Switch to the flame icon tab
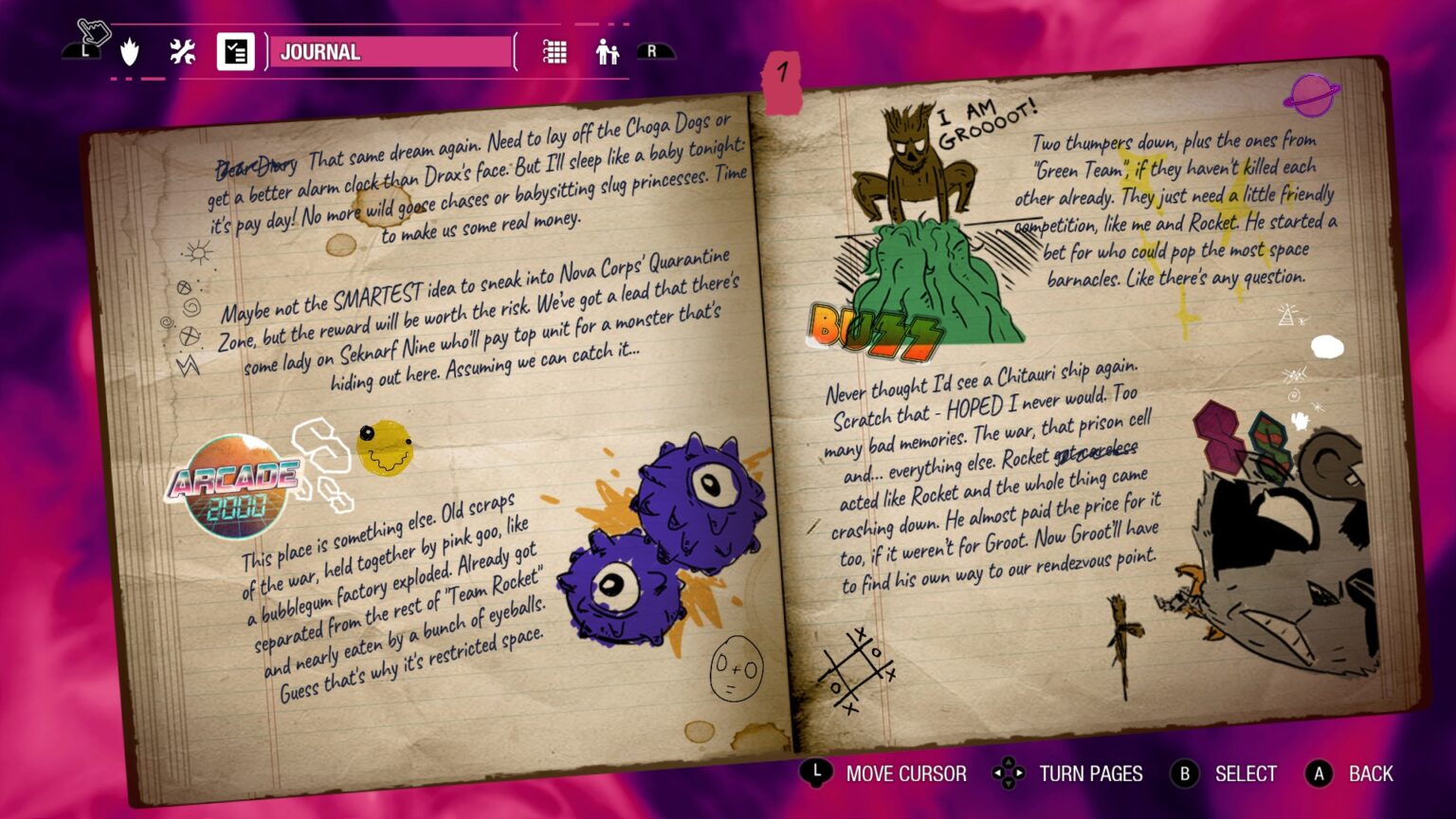 point(130,52)
